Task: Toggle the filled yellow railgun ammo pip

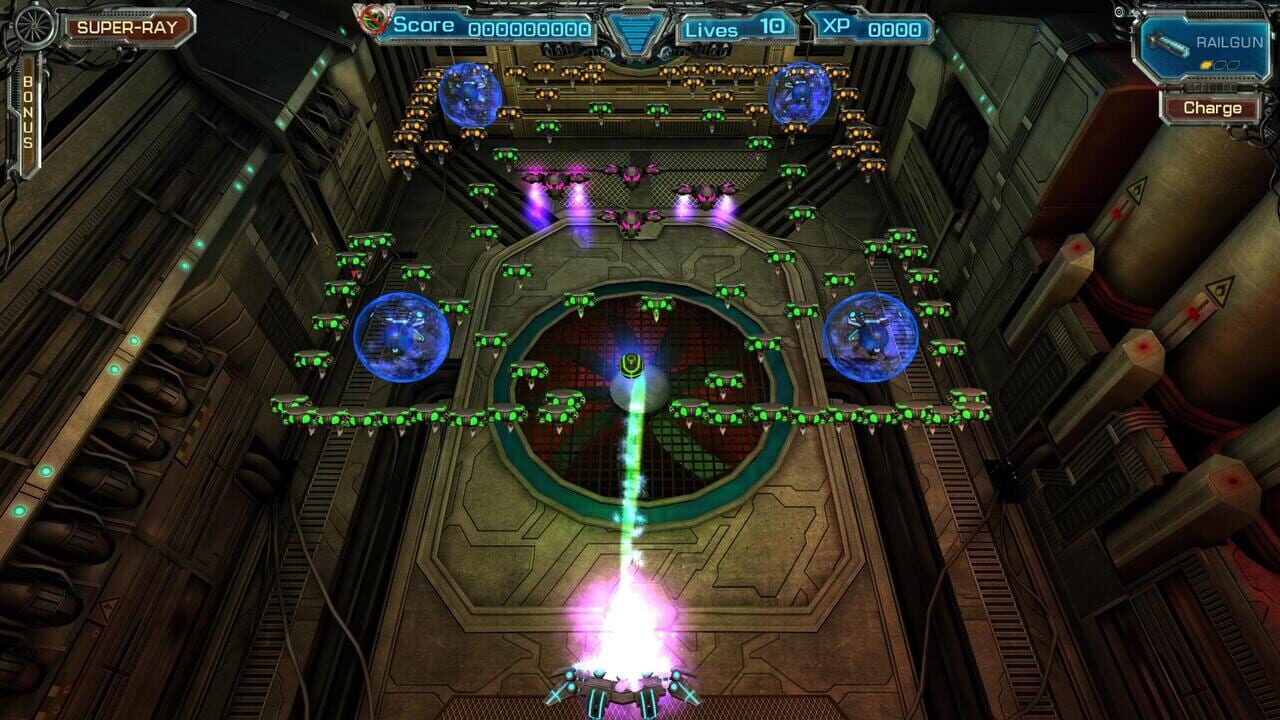Action: pos(1206,64)
